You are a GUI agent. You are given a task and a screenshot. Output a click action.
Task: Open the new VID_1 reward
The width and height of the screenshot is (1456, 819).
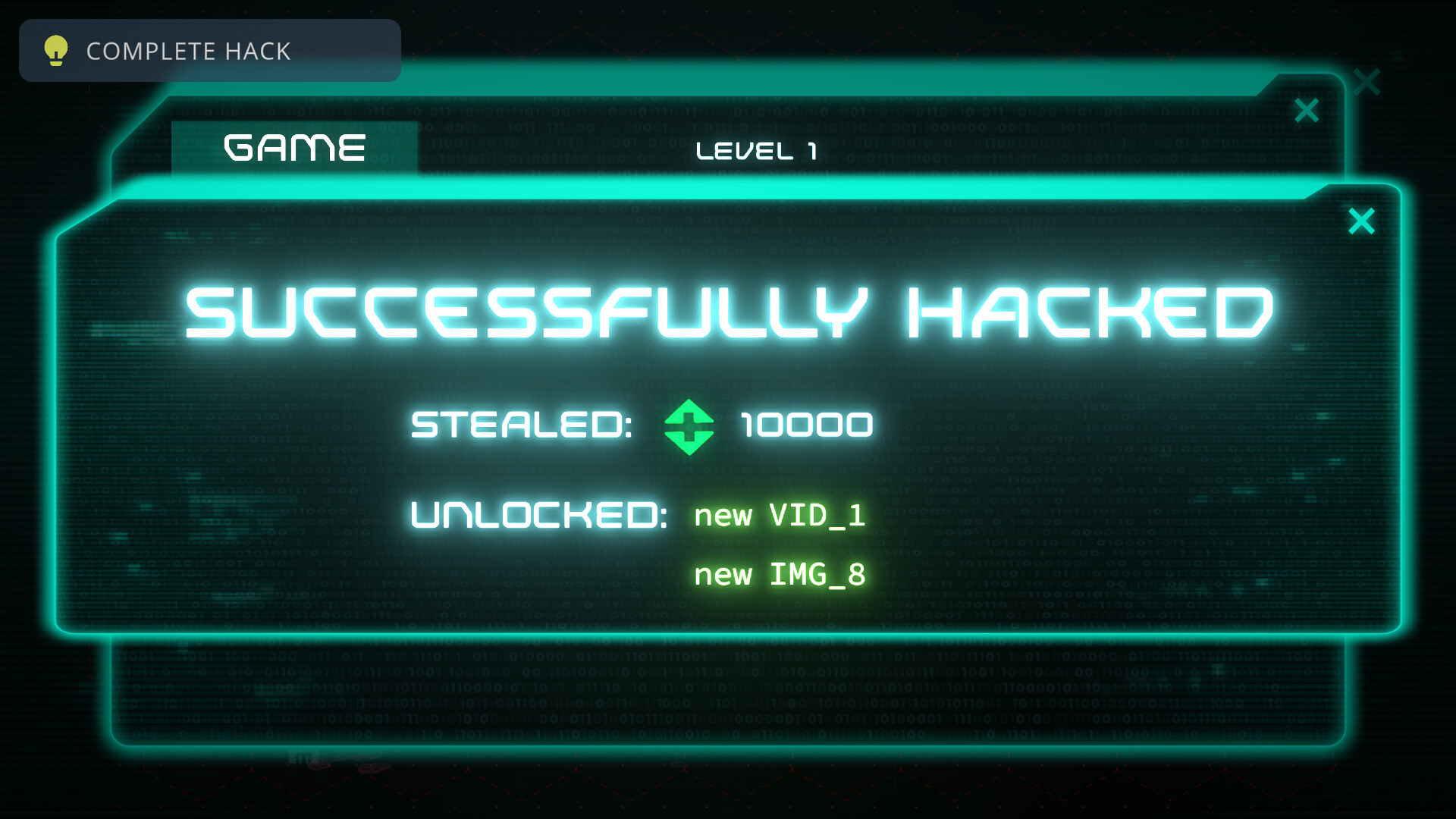coord(780,516)
